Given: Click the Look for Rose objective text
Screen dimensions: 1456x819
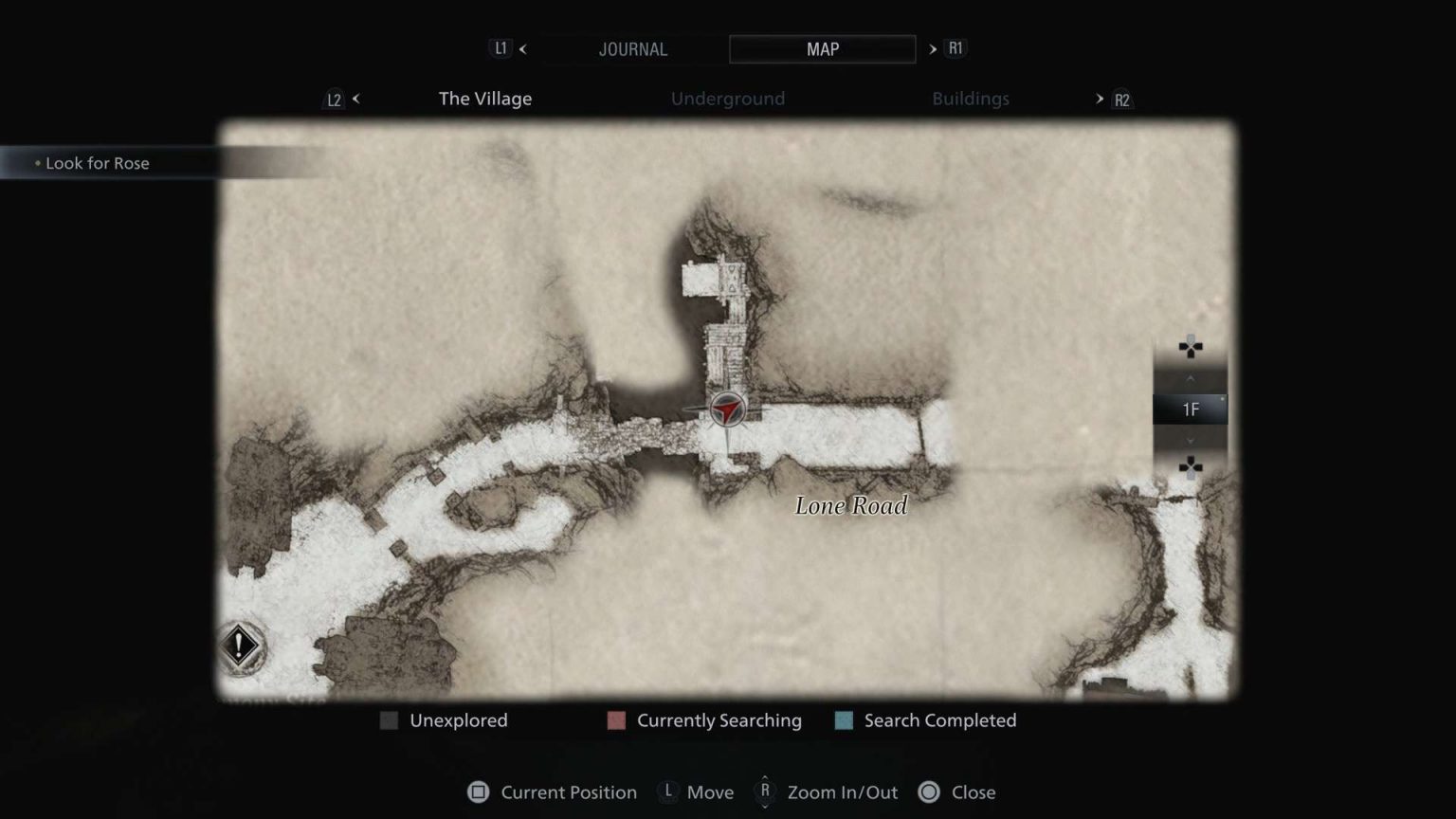Looking at the screenshot, I should click(98, 163).
